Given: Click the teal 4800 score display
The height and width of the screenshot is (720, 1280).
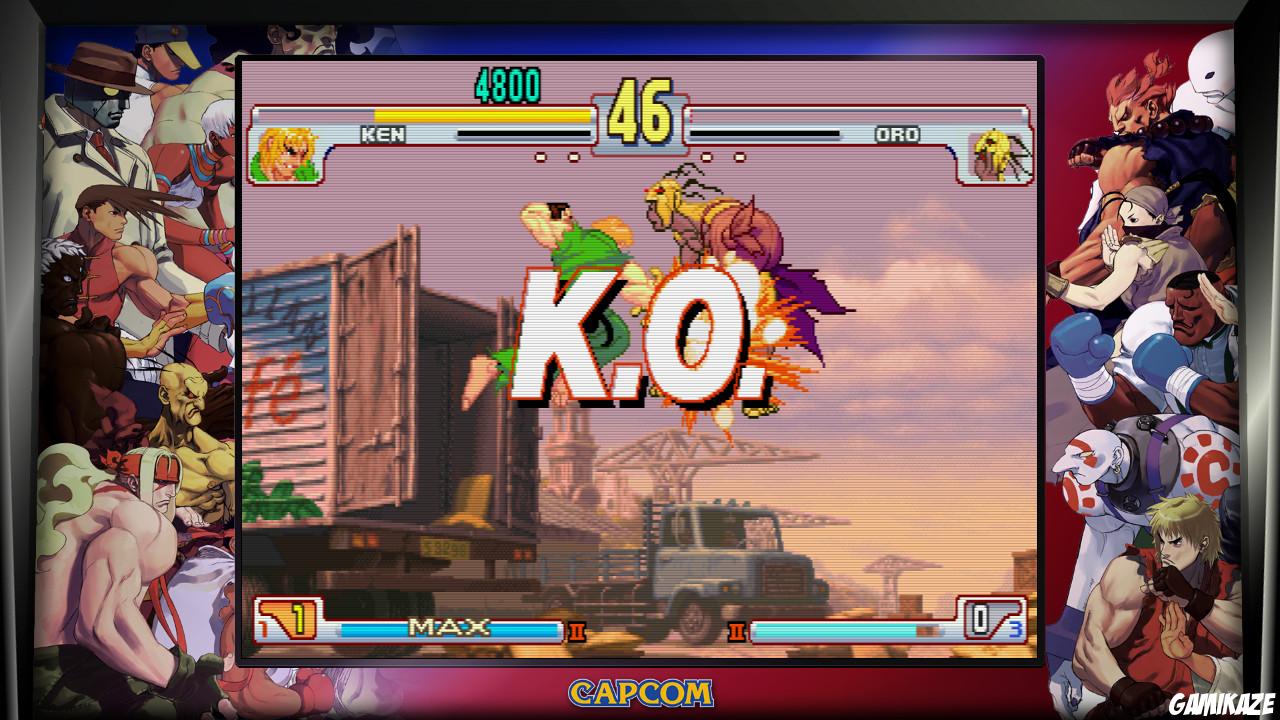Looking at the screenshot, I should tap(510, 88).
